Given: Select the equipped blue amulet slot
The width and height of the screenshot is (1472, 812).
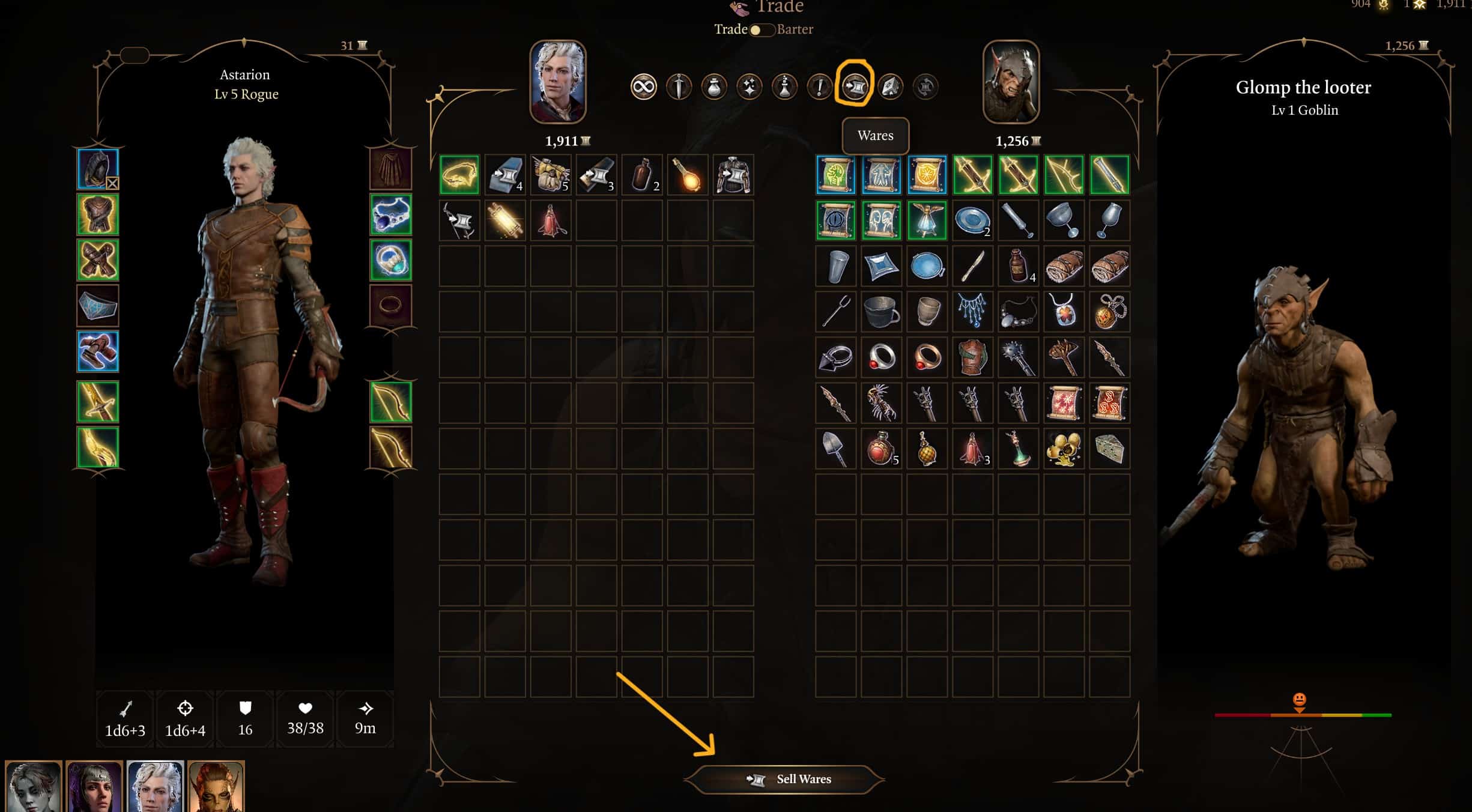Looking at the screenshot, I should pyautogui.click(x=391, y=214).
